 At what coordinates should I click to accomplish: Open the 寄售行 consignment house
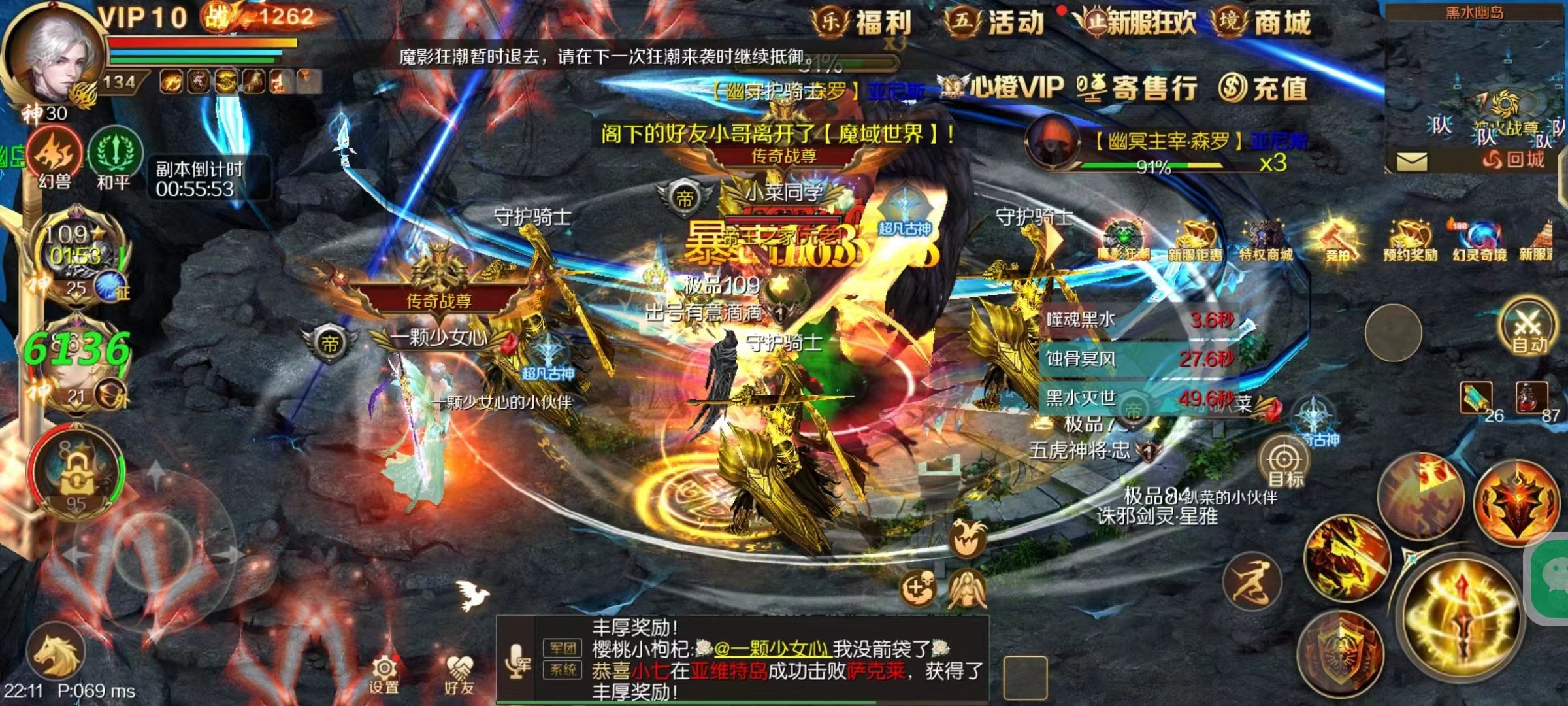[x=1138, y=88]
